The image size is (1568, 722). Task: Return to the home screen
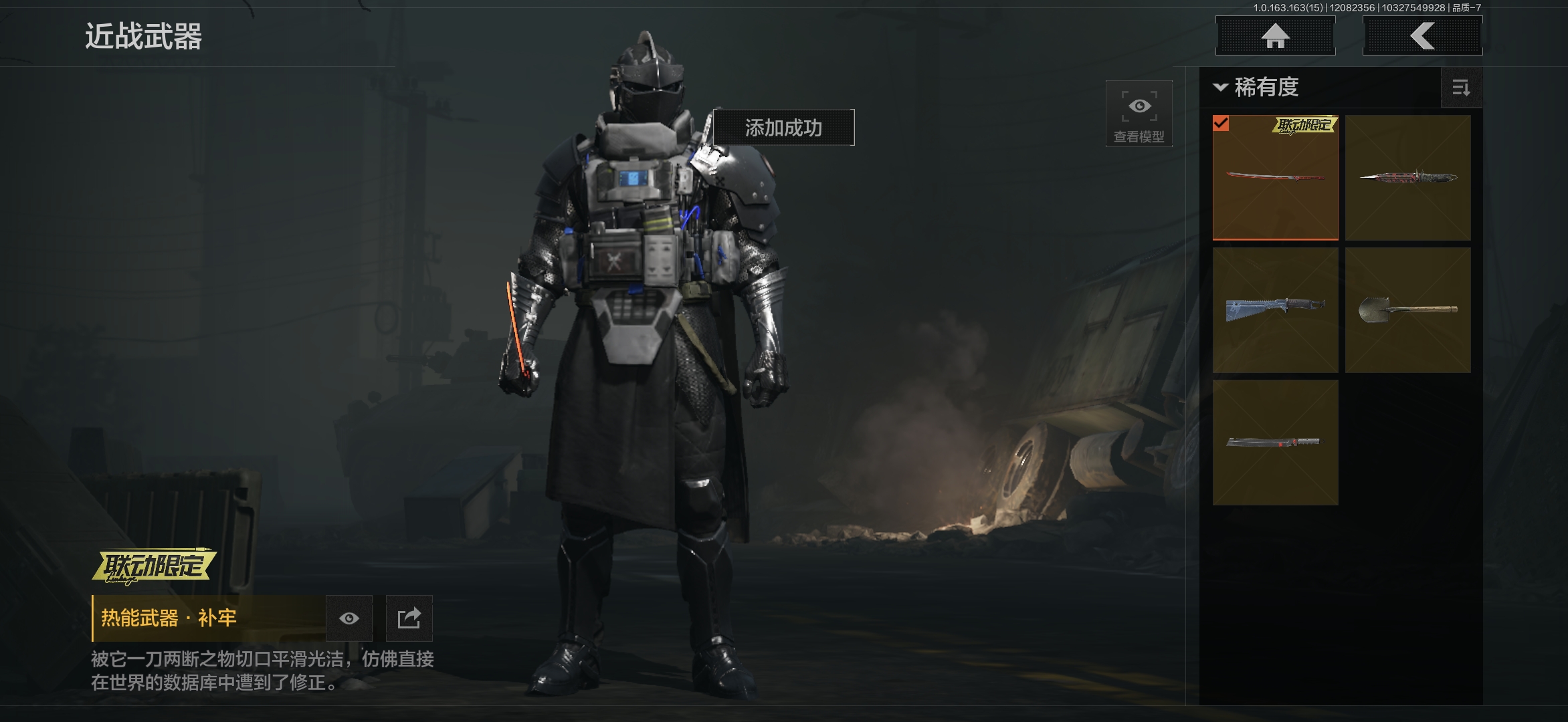[x=1275, y=36]
